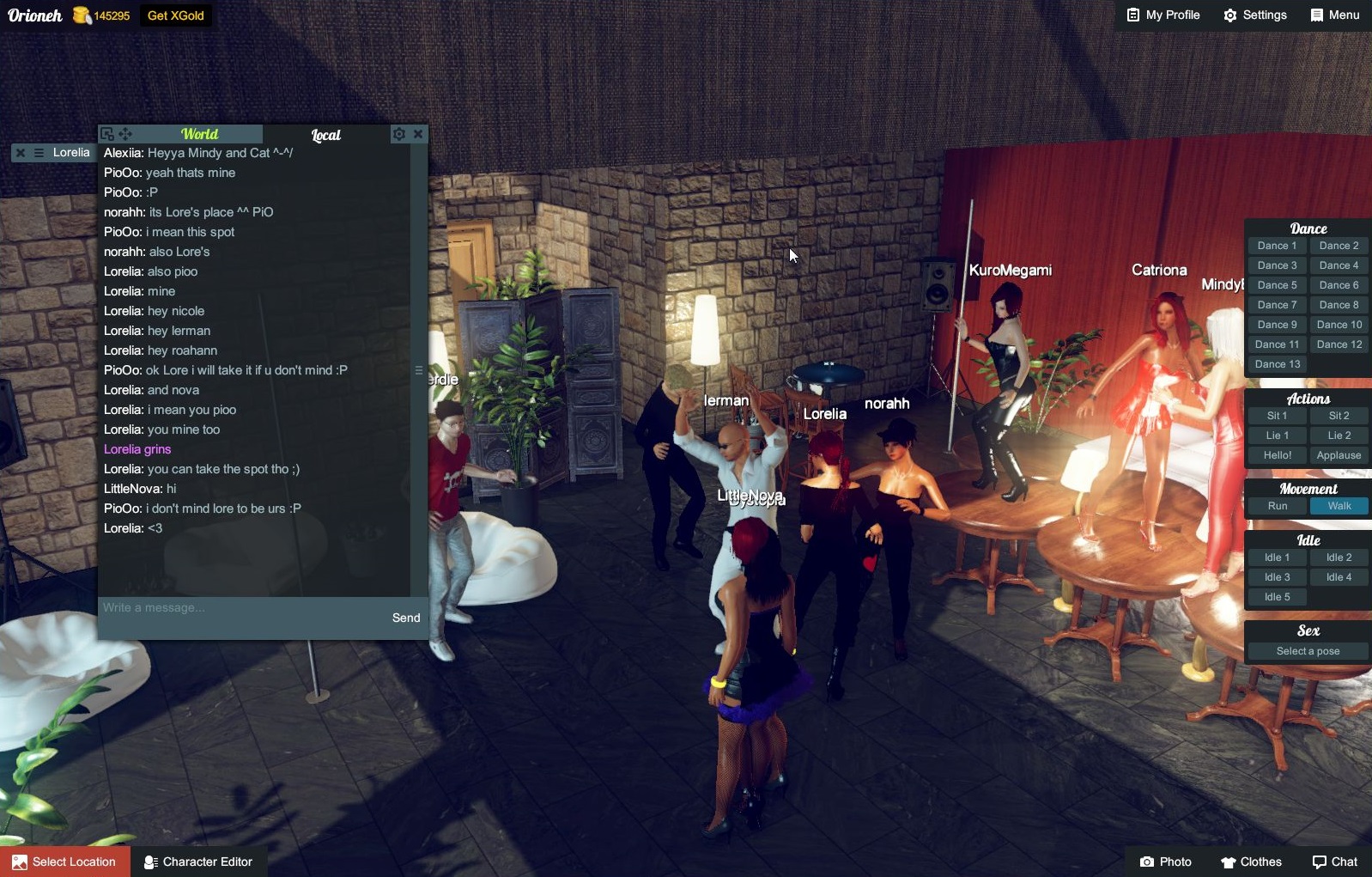1372x877 pixels.
Task: Close the chat window
Action: 418,134
